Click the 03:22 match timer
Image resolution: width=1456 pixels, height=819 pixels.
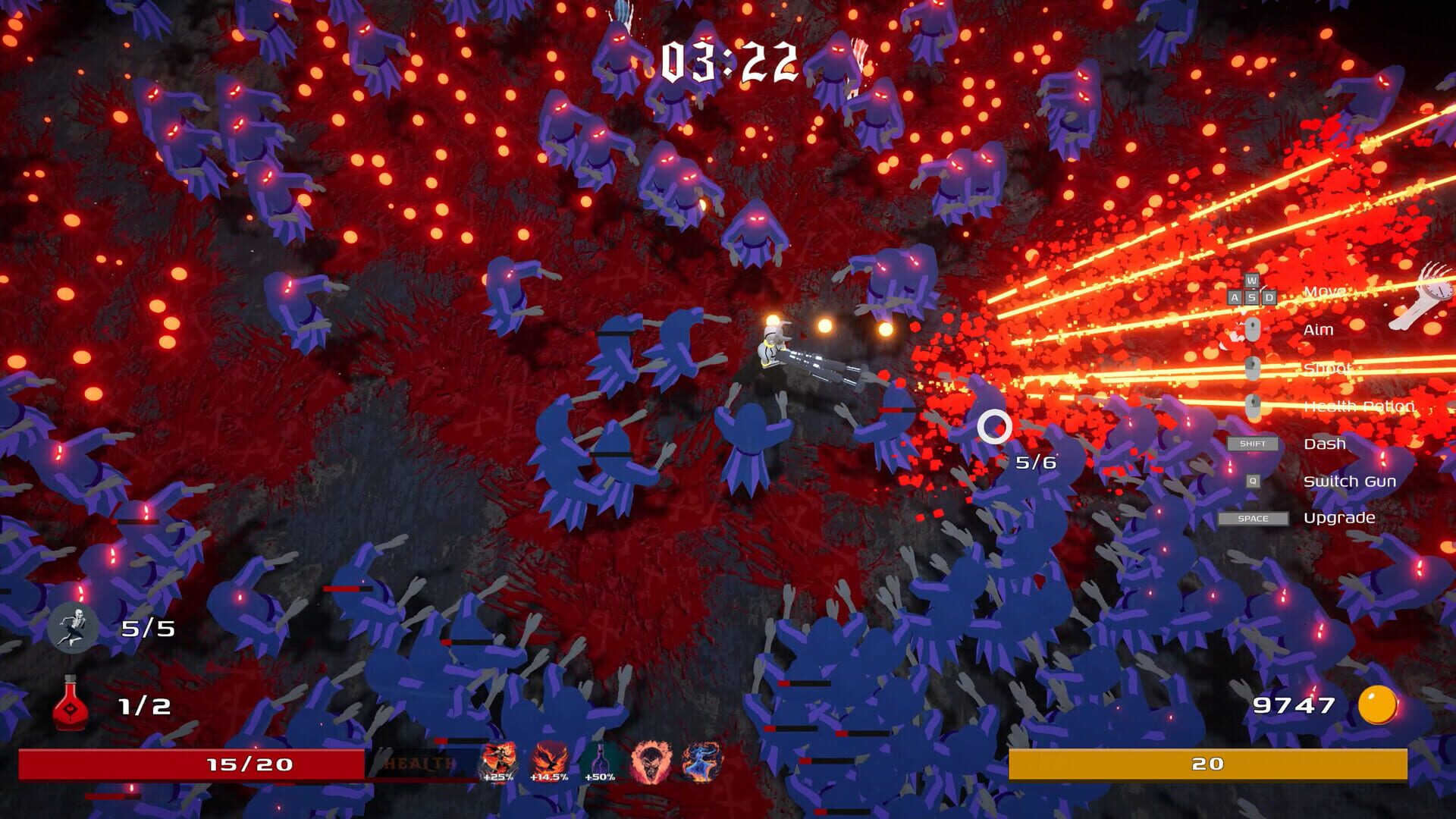tap(730, 61)
